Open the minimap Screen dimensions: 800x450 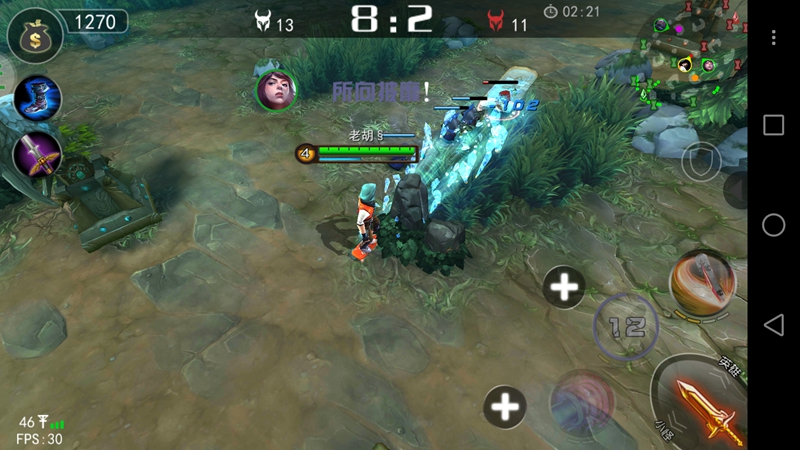pos(695,50)
